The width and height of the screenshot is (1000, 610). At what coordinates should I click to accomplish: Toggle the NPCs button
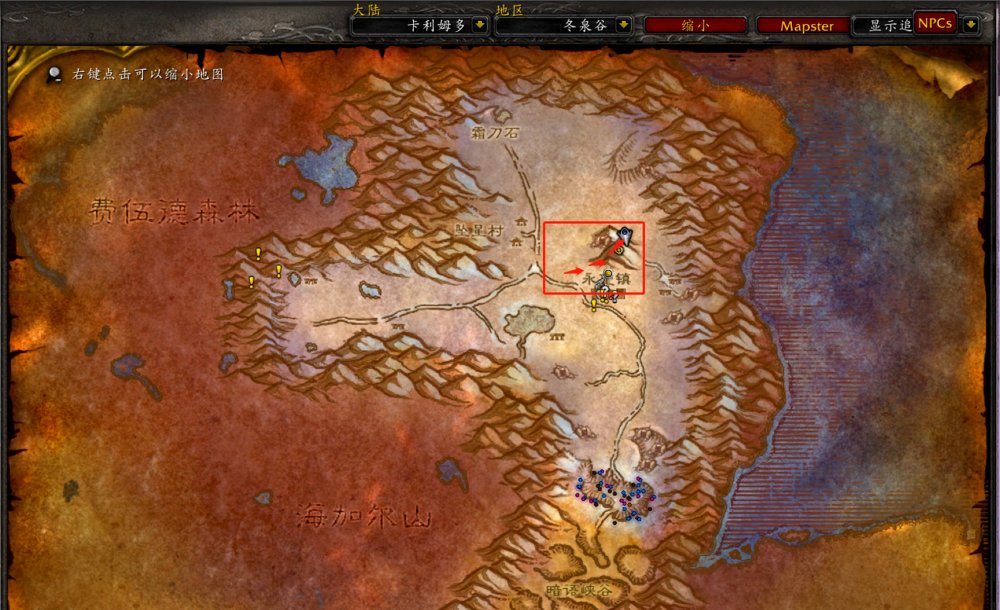click(x=935, y=23)
